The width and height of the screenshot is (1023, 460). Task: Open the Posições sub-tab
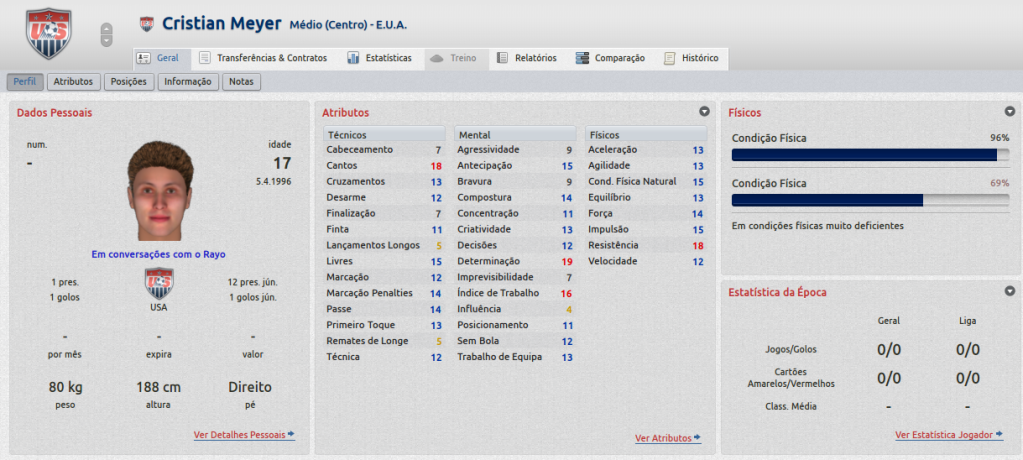(x=129, y=82)
